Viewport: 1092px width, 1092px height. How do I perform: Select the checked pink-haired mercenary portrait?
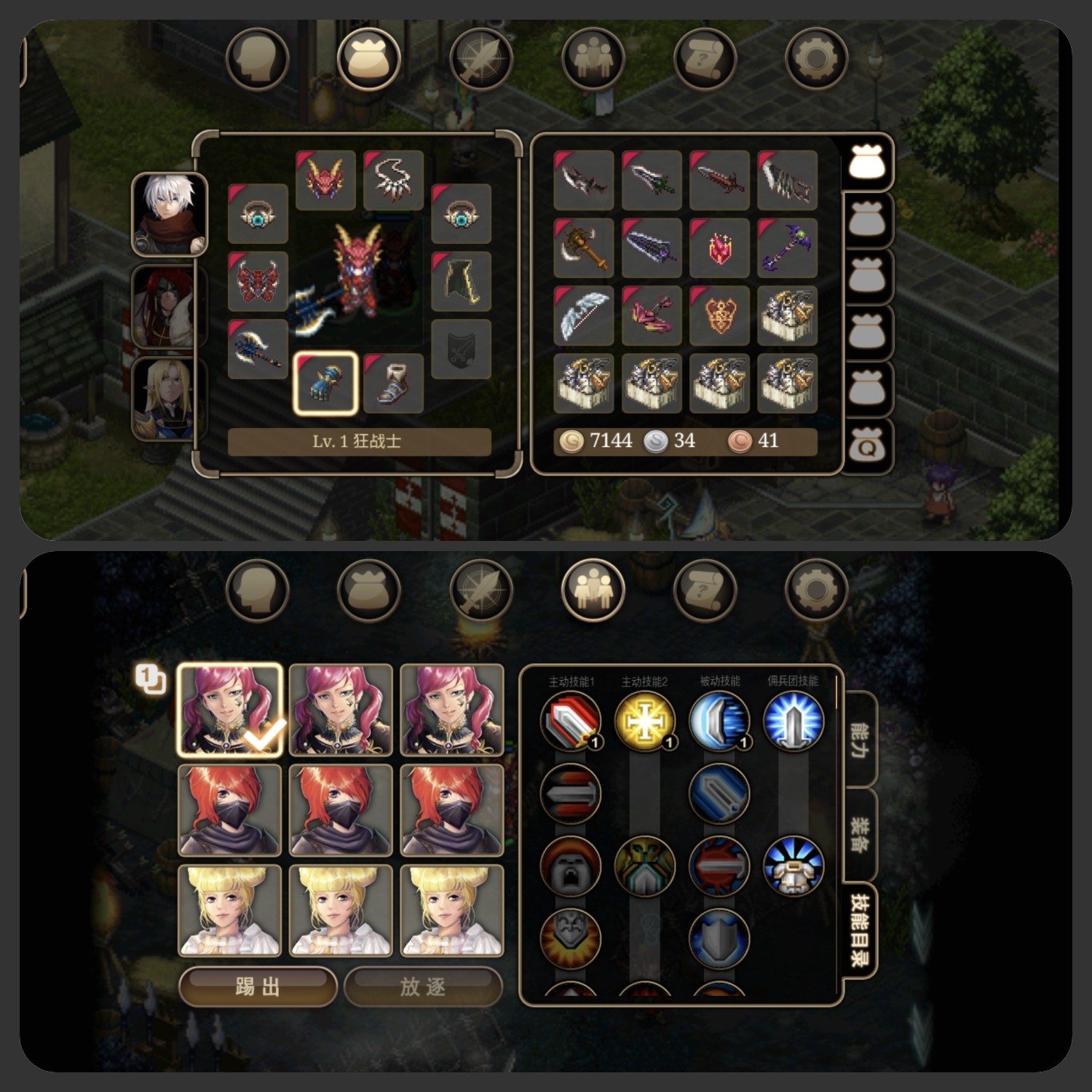230,711
